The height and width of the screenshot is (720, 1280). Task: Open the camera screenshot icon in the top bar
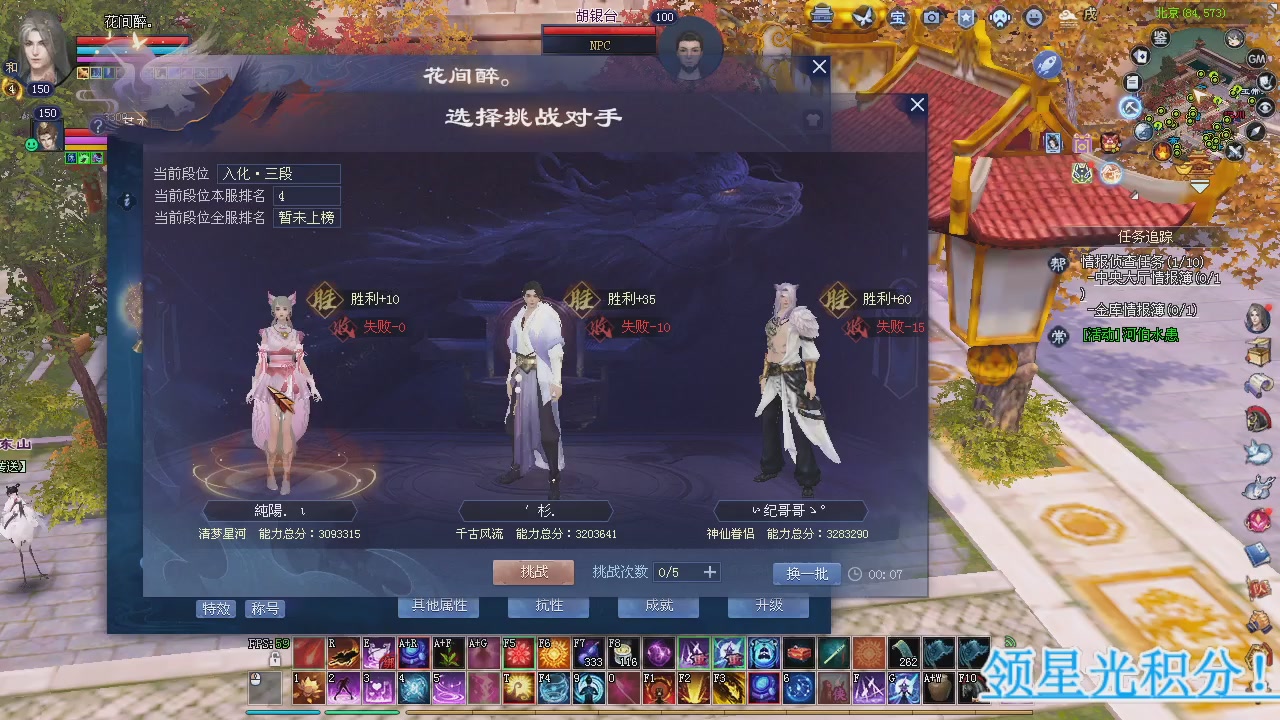click(x=931, y=17)
